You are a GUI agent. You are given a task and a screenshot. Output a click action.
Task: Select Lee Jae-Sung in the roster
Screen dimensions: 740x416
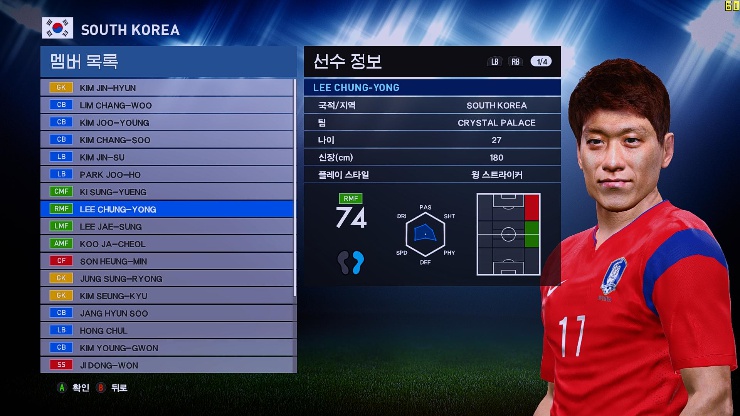point(168,227)
